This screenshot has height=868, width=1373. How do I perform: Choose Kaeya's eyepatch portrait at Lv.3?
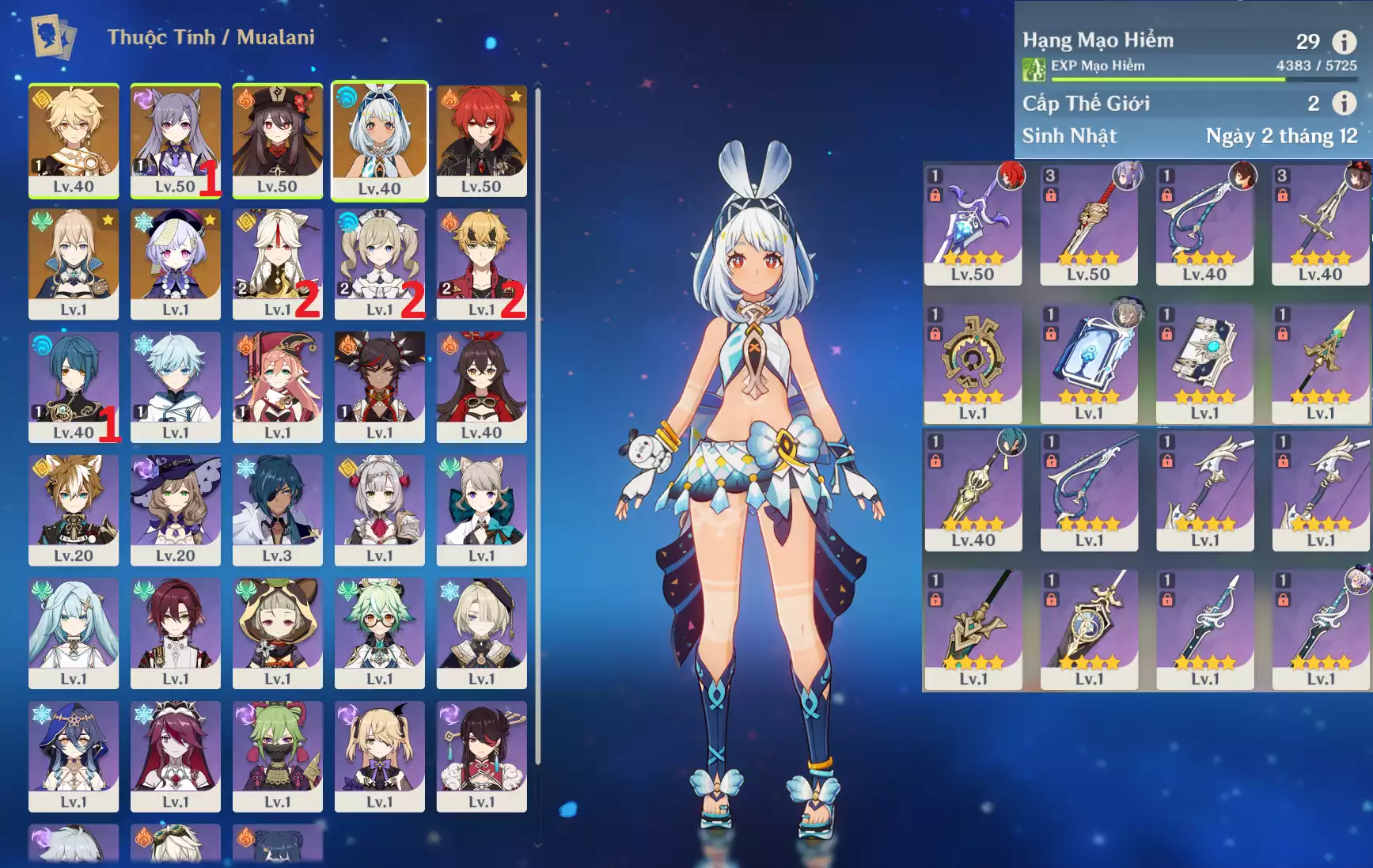point(277,510)
